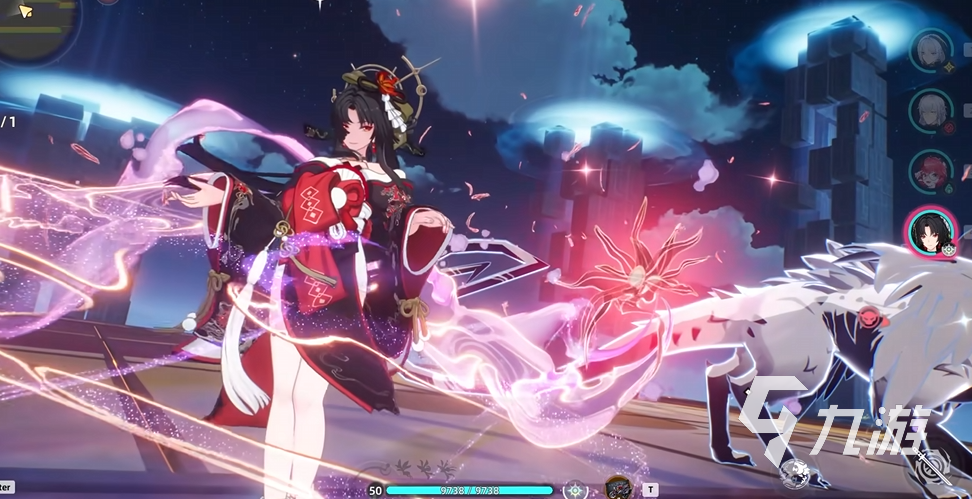This screenshot has width=972, height=499.
Task: Use the round item icon beside HP bar
Action: click(x=618, y=489)
